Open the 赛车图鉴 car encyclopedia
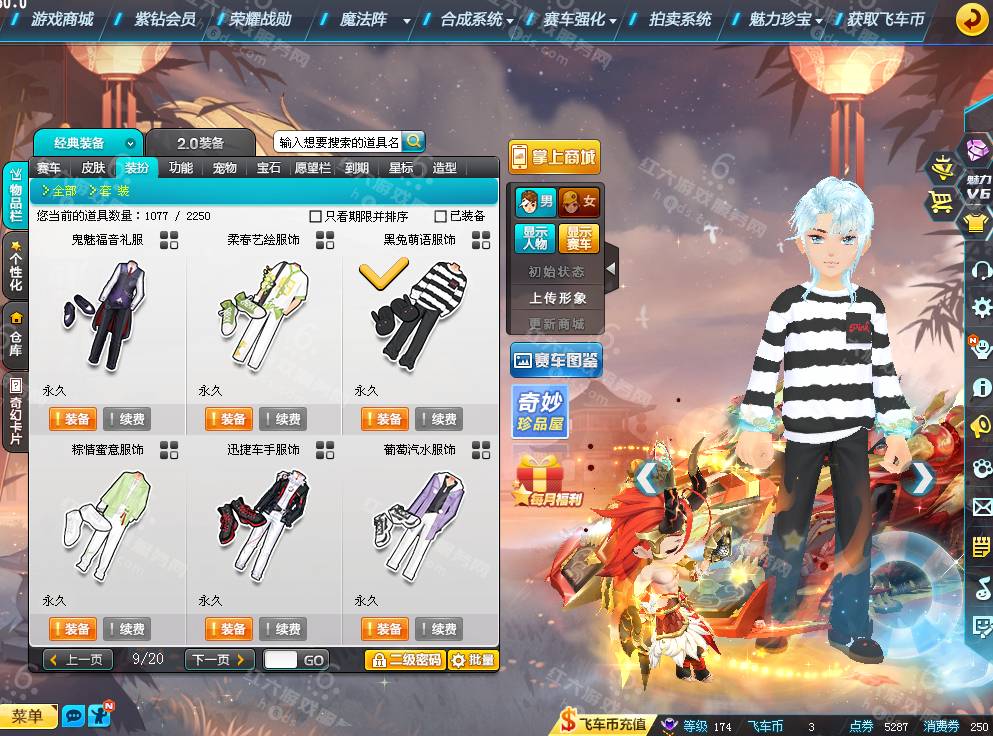The width and height of the screenshot is (993, 736). tap(556, 360)
